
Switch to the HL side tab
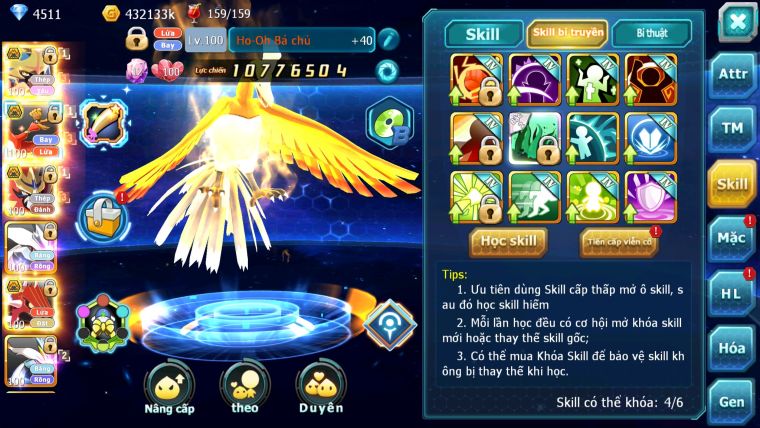(x=732, y=293)
